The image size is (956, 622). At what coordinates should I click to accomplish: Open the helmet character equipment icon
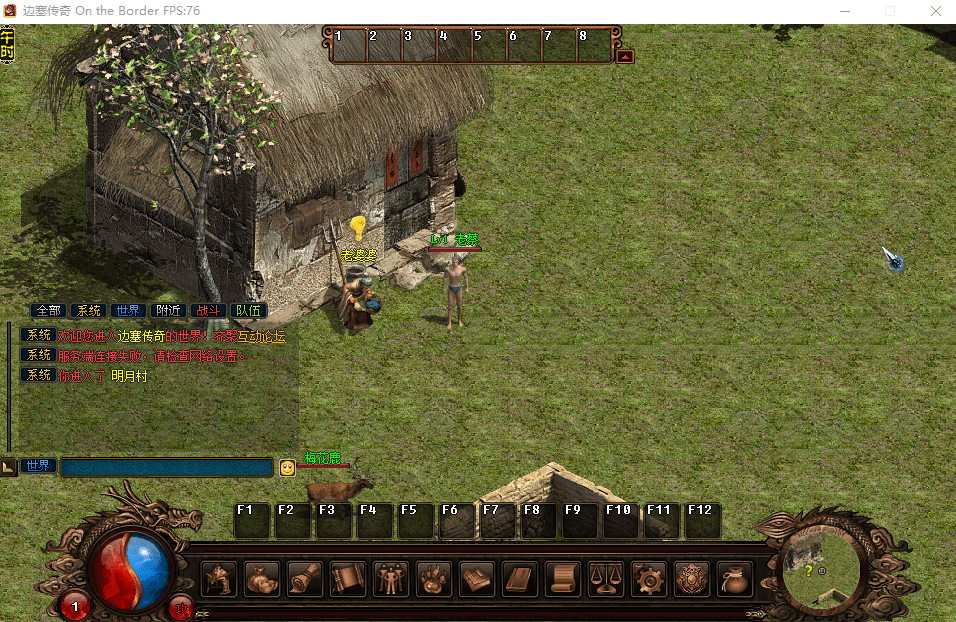coord(219,579)
